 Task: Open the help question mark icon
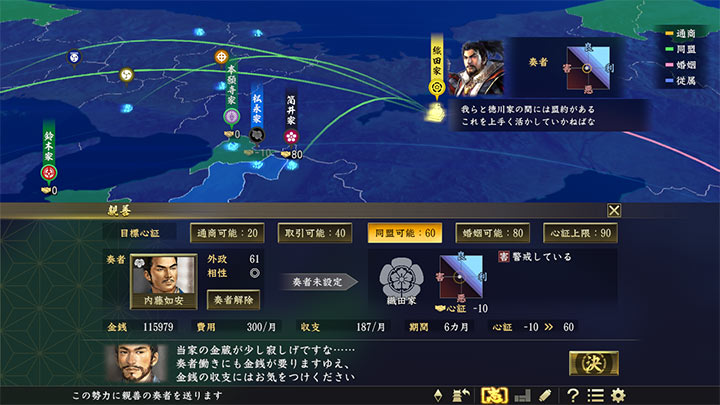[x=573, y=395]
